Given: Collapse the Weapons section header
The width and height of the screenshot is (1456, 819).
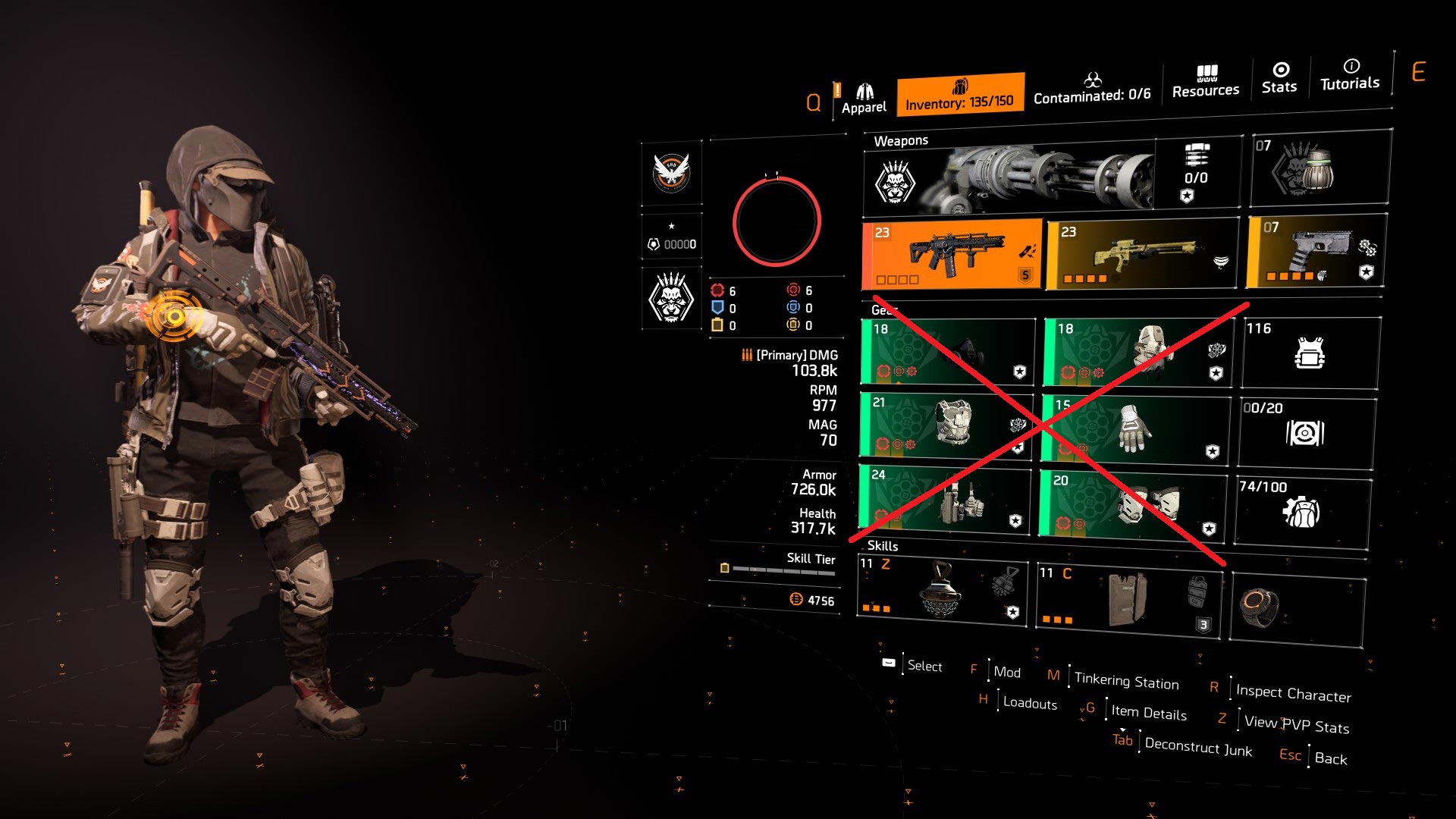Looking at the screenshot, I should coord(903,140).
